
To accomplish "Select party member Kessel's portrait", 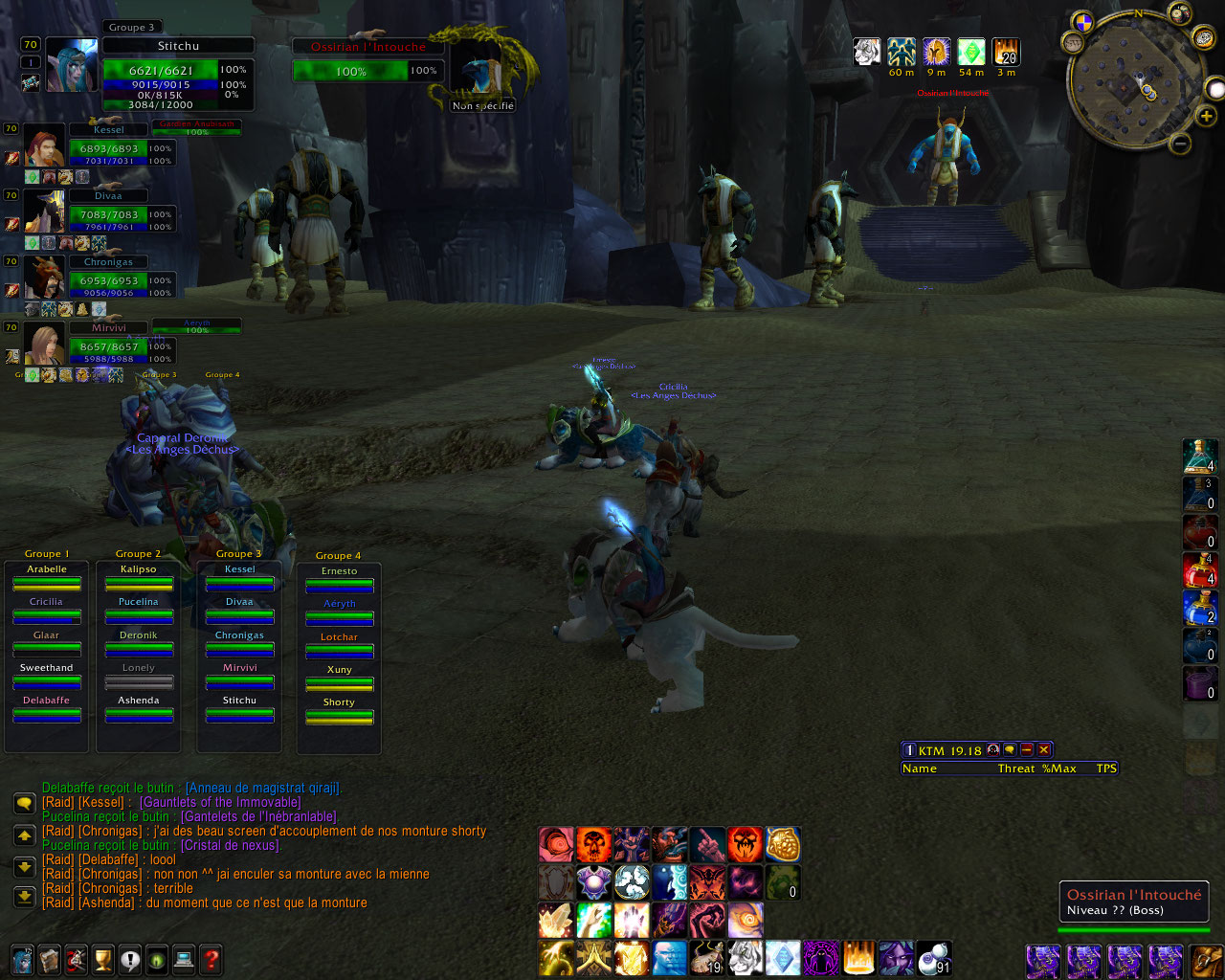I will [44, 145].
